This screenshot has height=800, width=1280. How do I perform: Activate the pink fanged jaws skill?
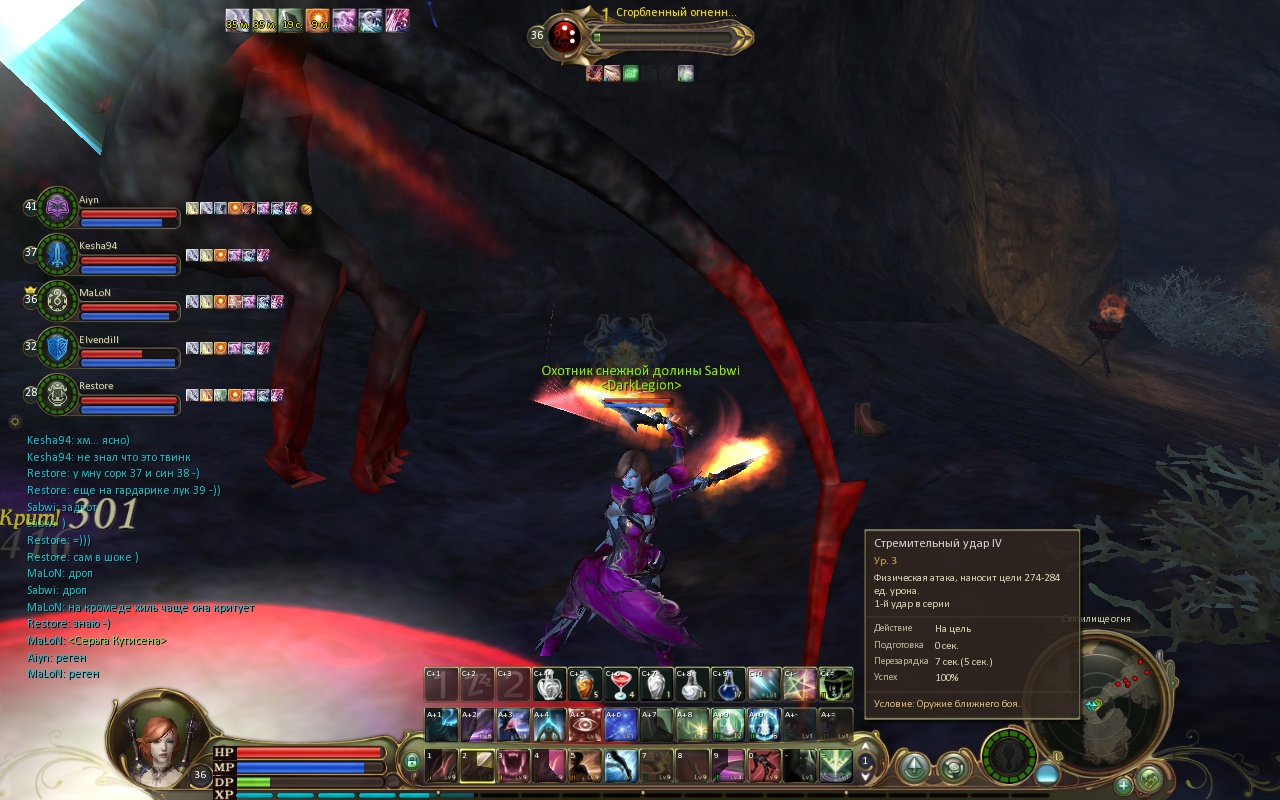pos(512,766)
